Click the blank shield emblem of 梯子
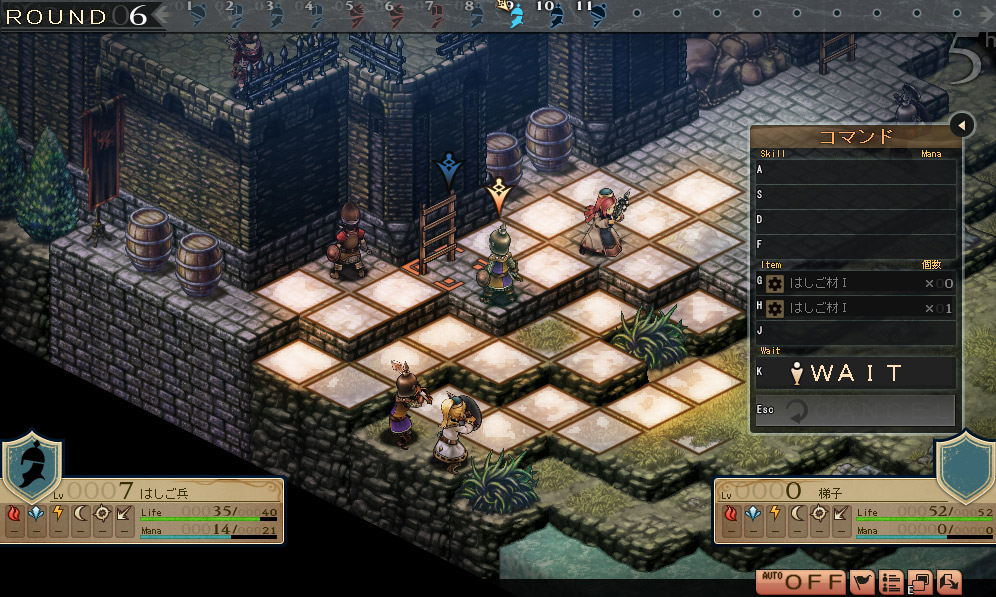This screenshot has height=597, width=996. (964, 468)
